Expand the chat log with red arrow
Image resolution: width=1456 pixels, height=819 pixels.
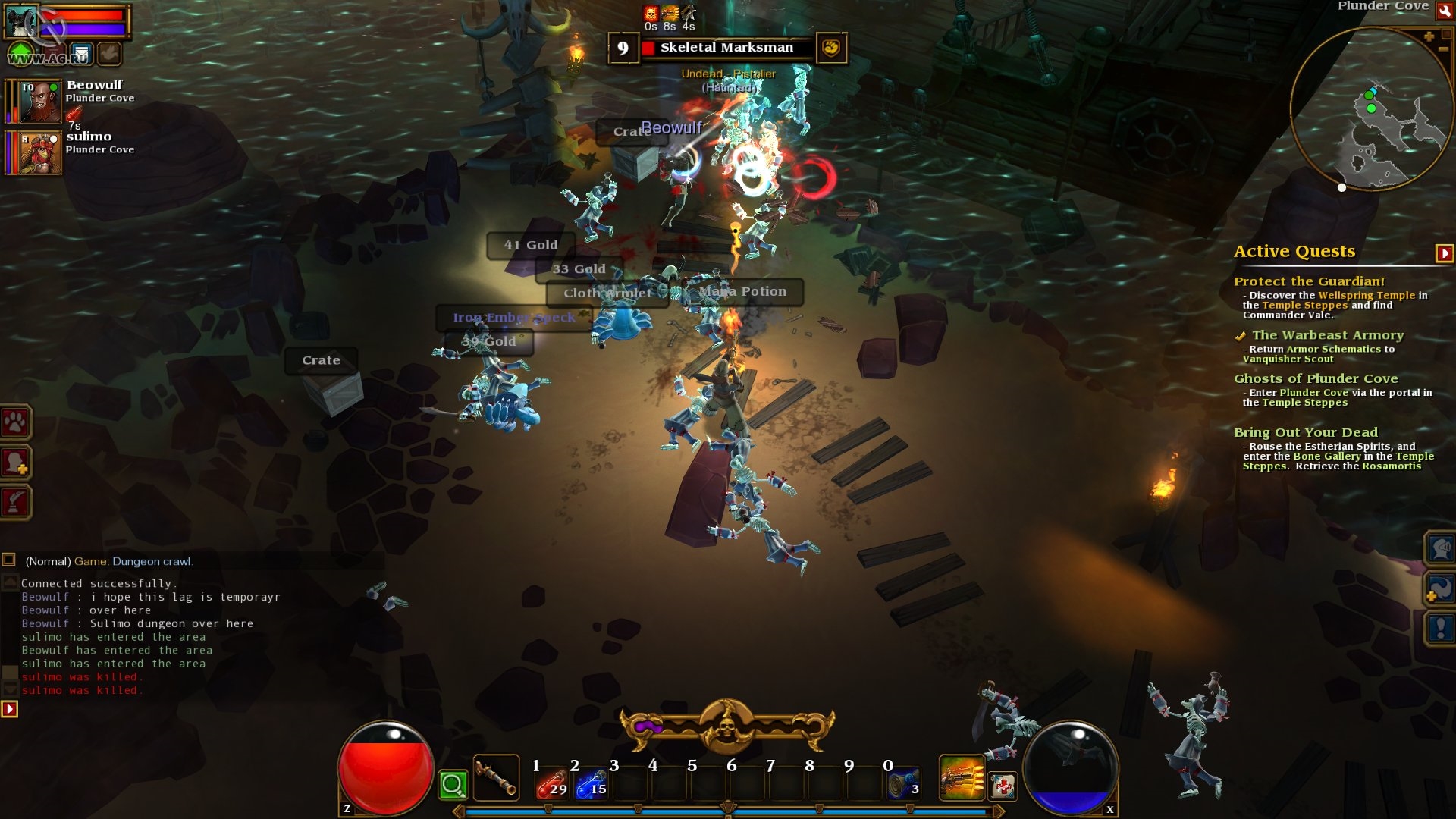tap(9, 709)
